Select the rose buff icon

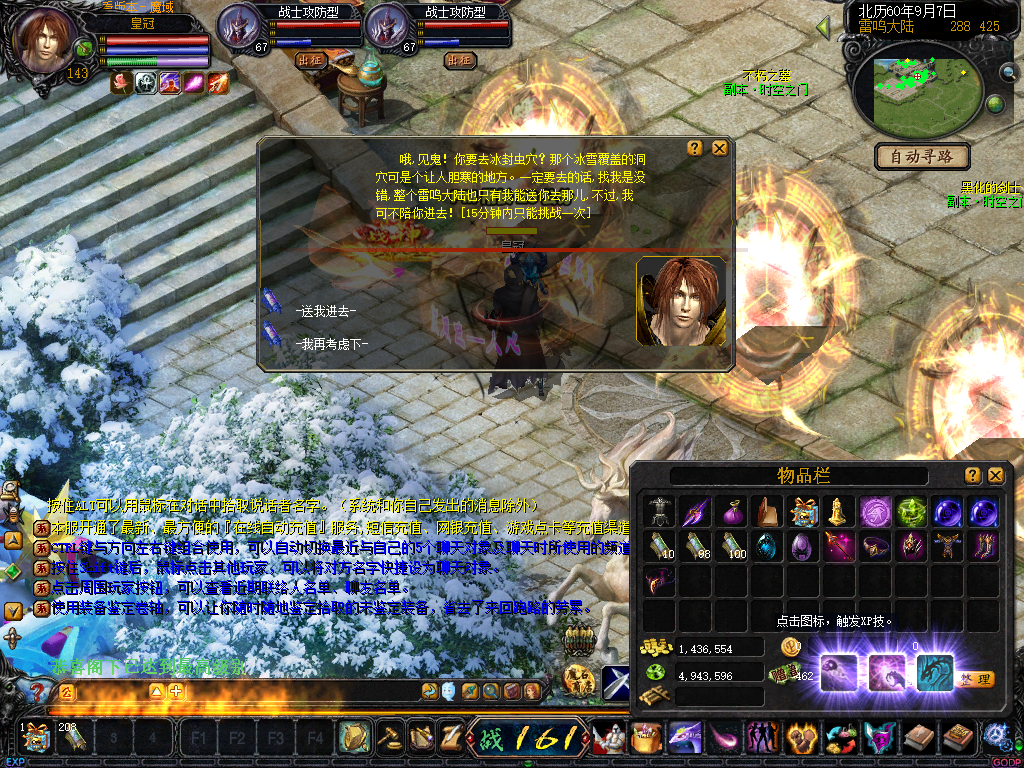[x=122, y=83]
